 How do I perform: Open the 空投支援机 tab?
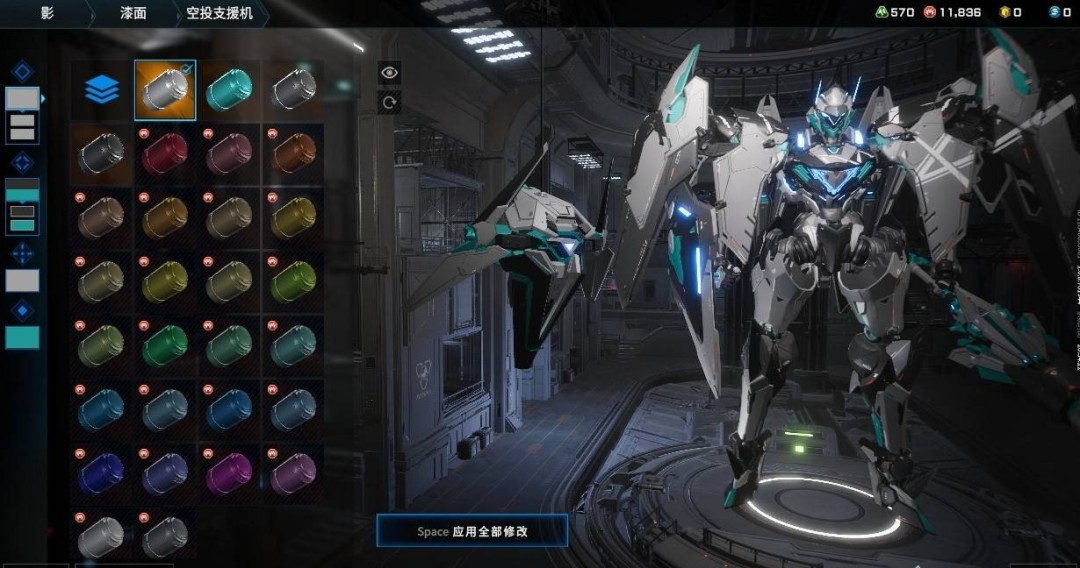pos(220,13)
